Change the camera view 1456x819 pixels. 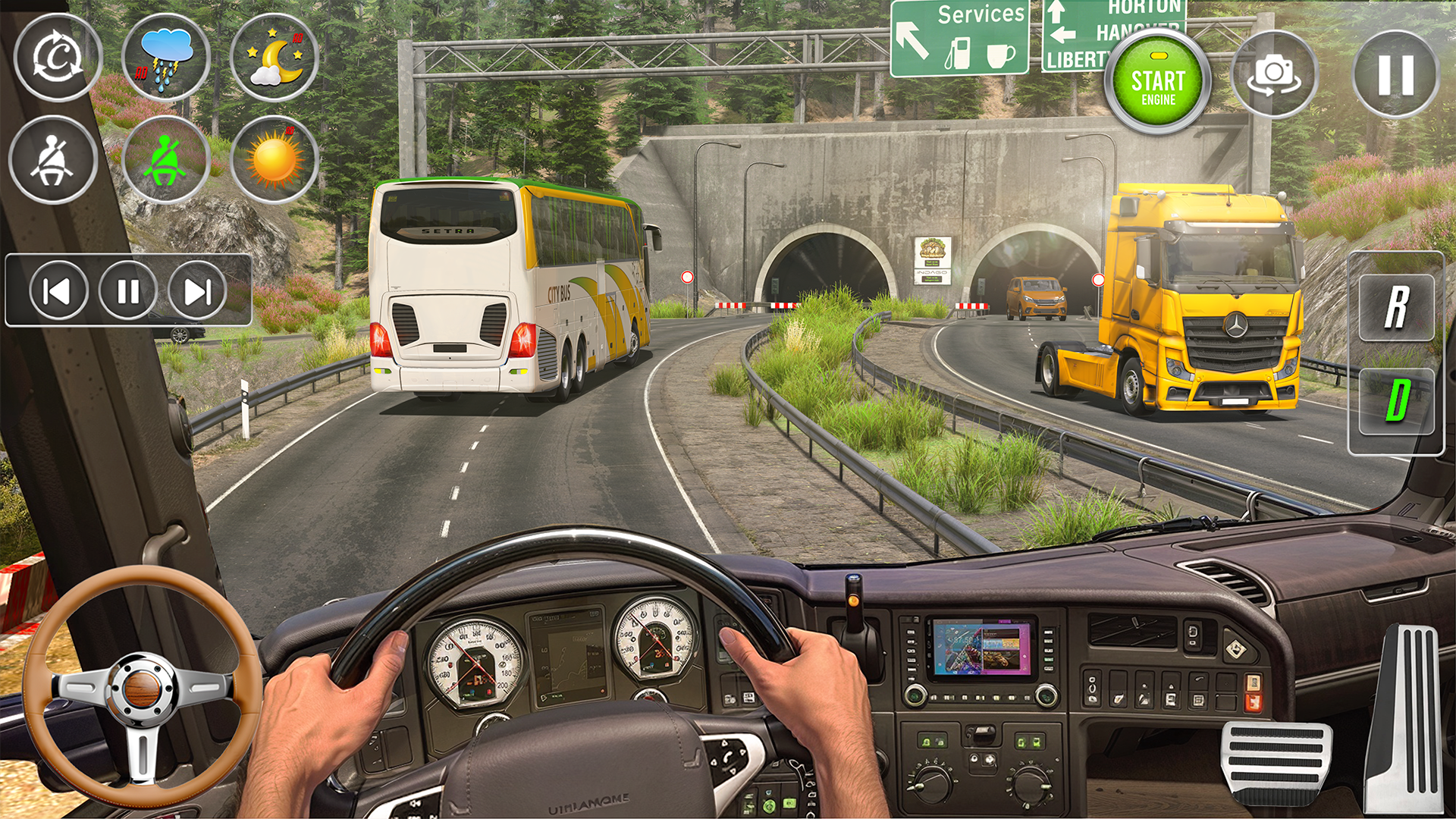point(1275,74)
